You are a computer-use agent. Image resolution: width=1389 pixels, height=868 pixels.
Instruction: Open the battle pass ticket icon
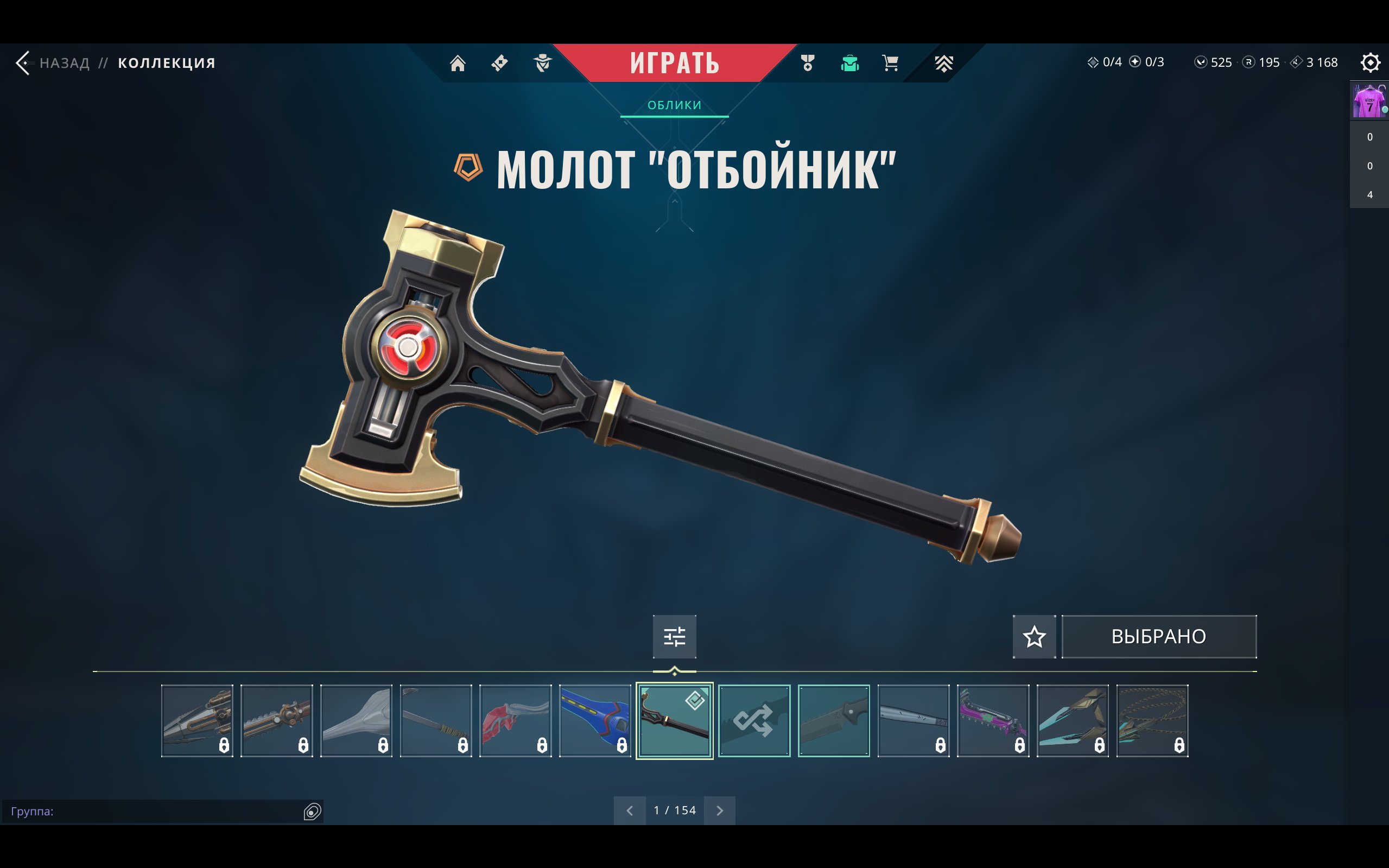coord(499,62)
